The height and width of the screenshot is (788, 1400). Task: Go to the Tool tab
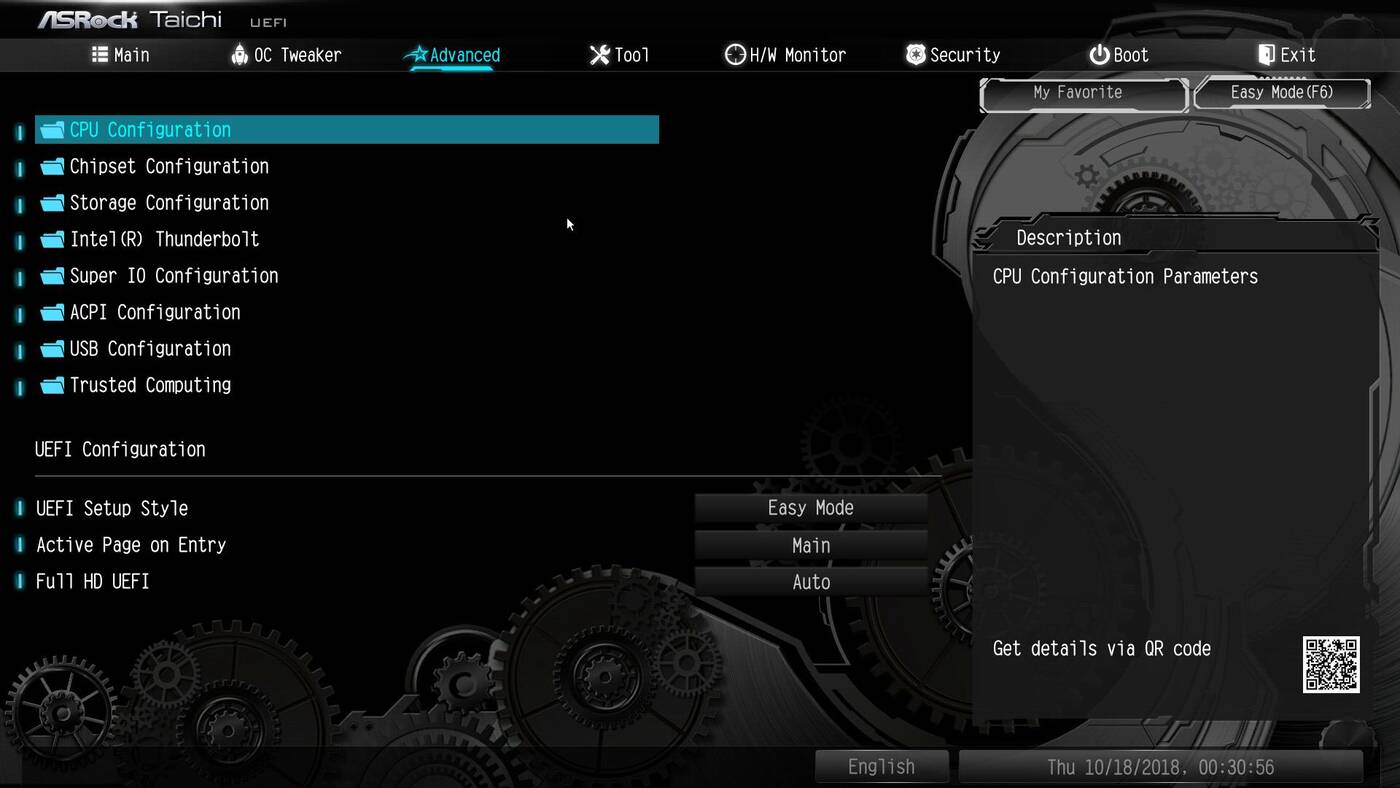click(x=619, y=55)
